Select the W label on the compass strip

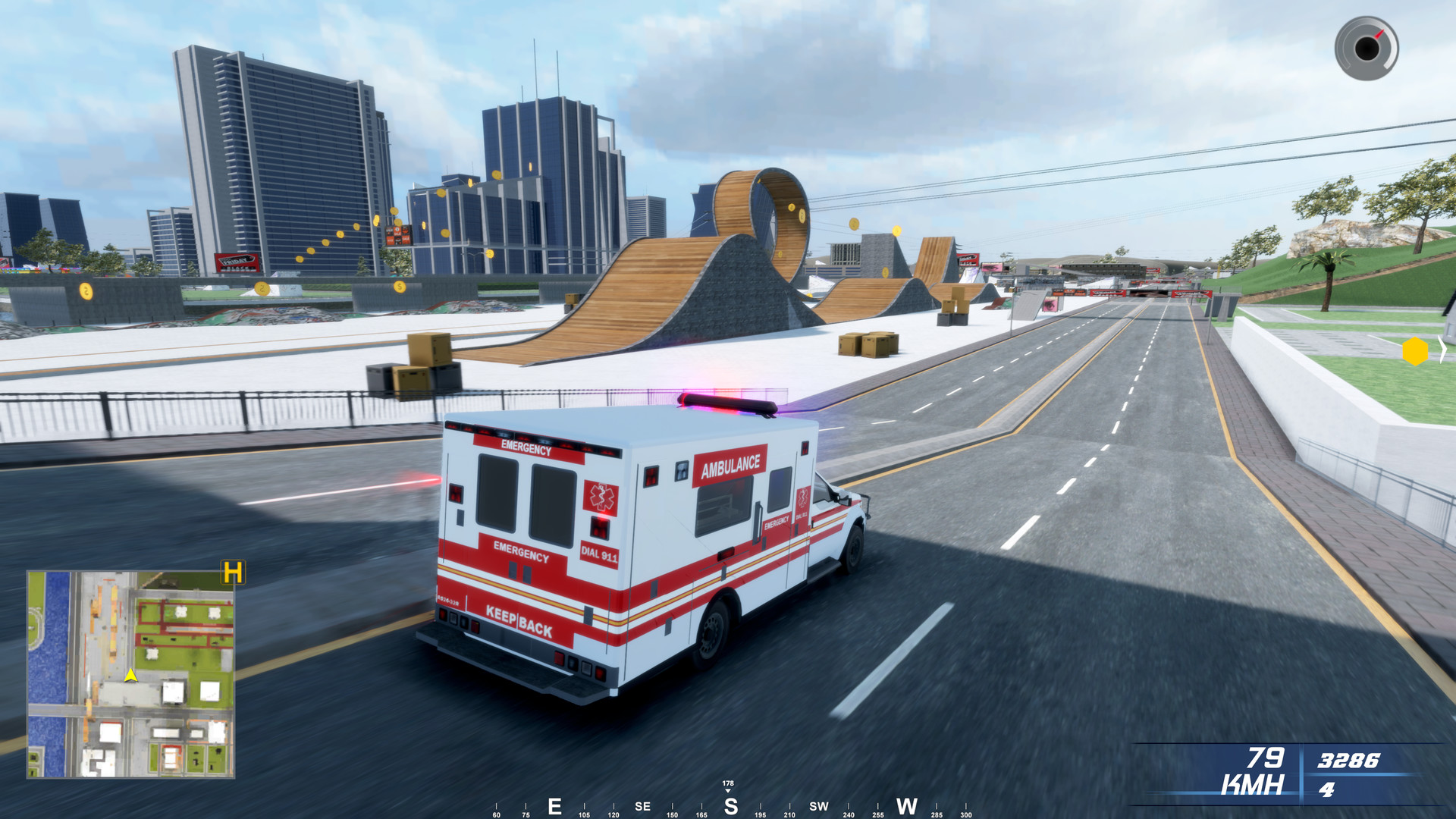(907, 806)
